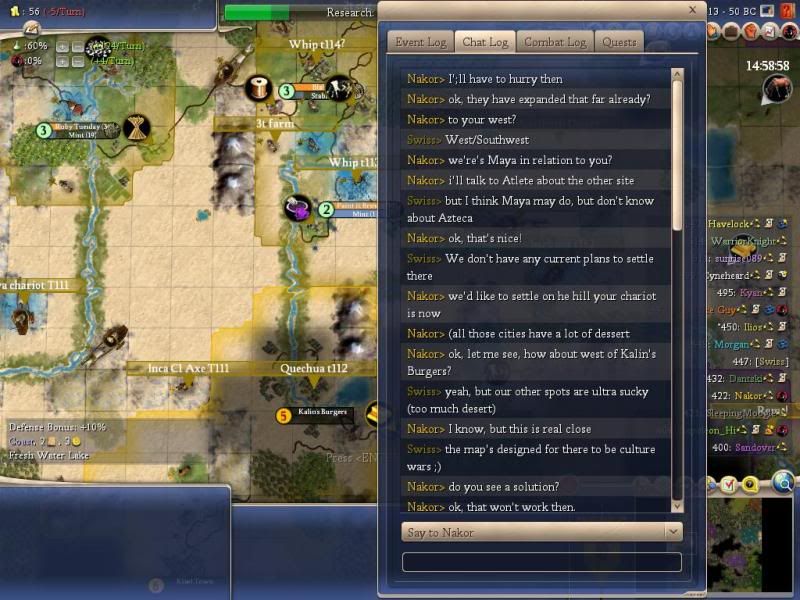Open the Combat Log tab
The image size is (800, 600).
(557, 42)
